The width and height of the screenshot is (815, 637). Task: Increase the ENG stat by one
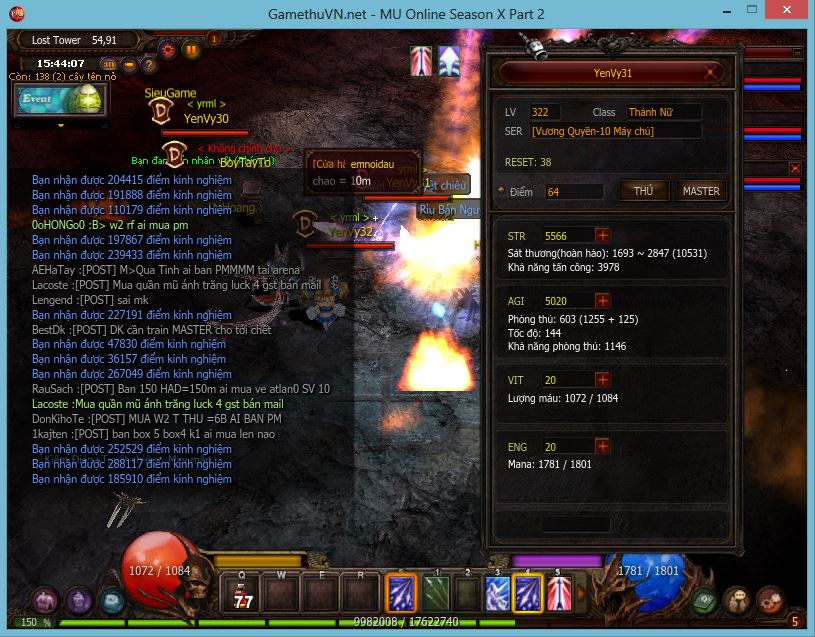(x=602, y=447)
